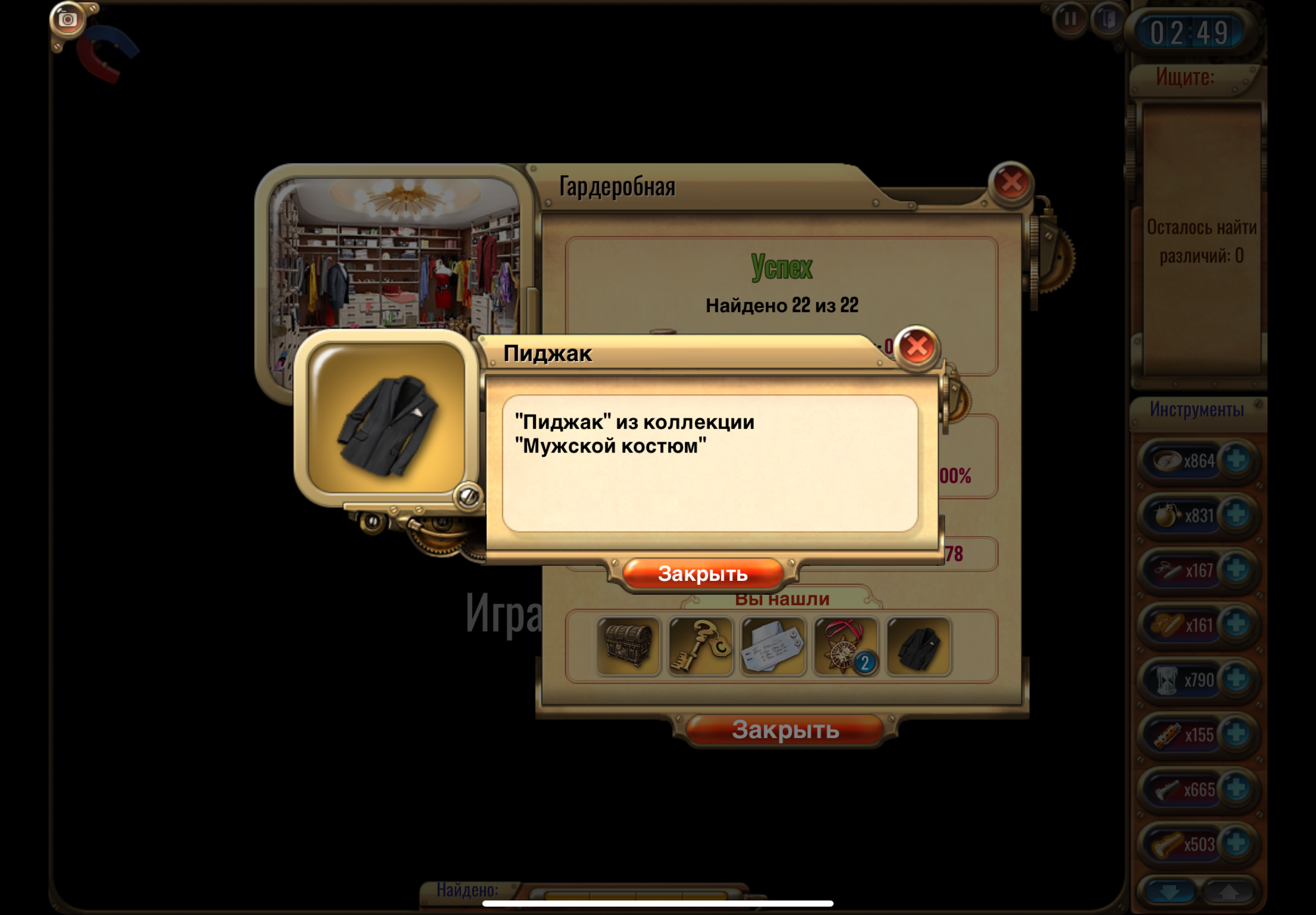The width and height of the screenshot is (1316, 915).
Task: Add more bombs with its plus button
Action: 1236,514
